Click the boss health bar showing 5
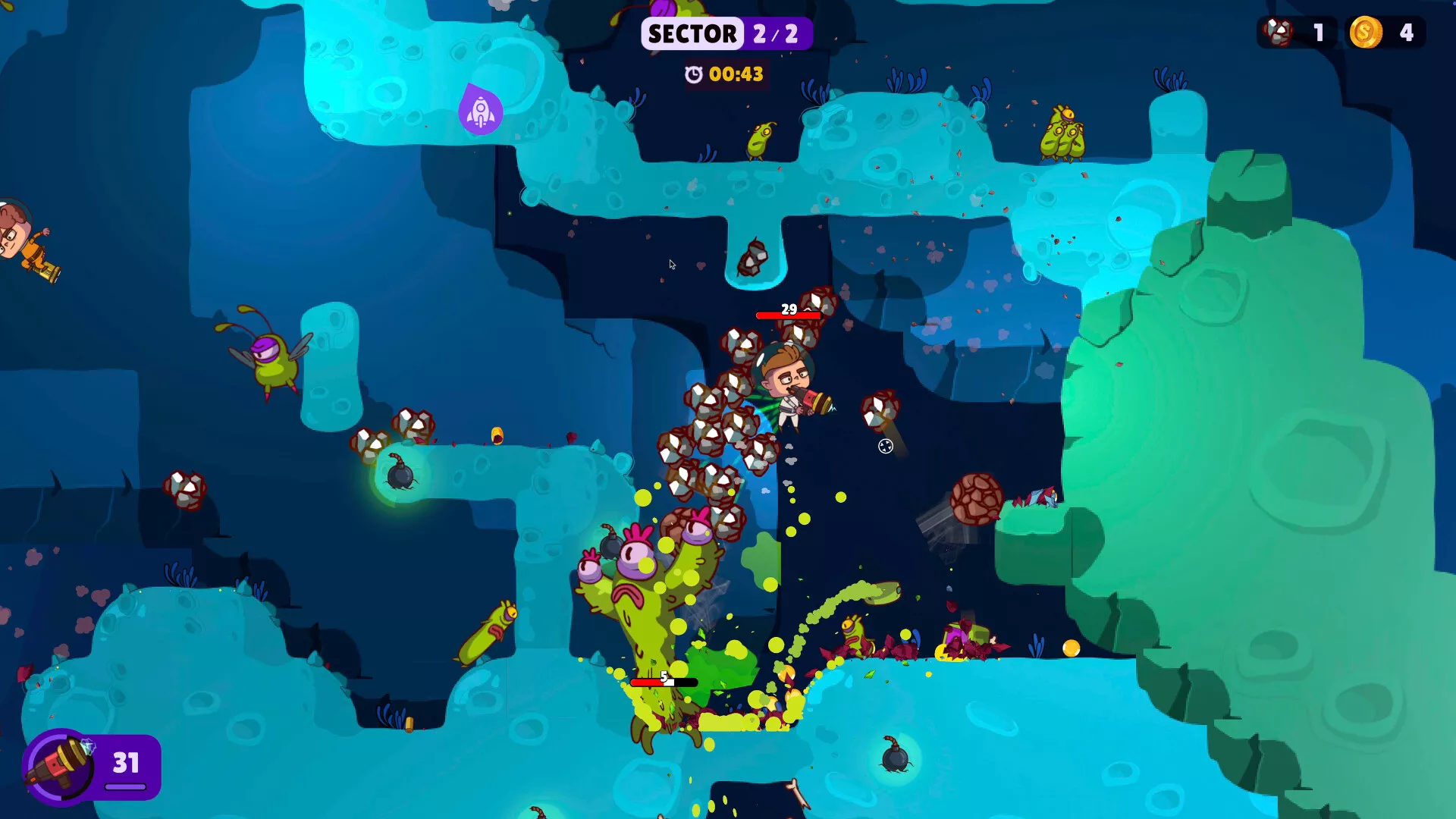Image resolution: width=1456 pixels, height=819 pixels. click(x=662, y=682)
